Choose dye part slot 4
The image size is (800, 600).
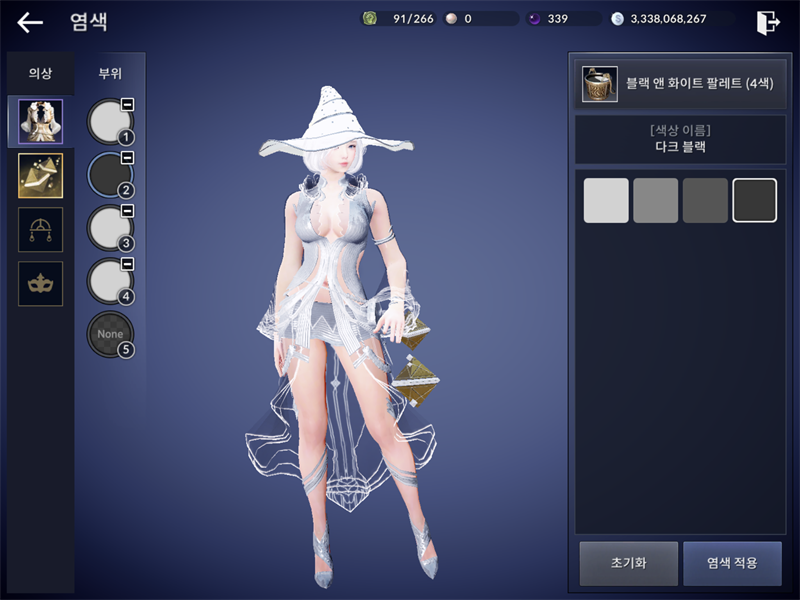[110, 281]
